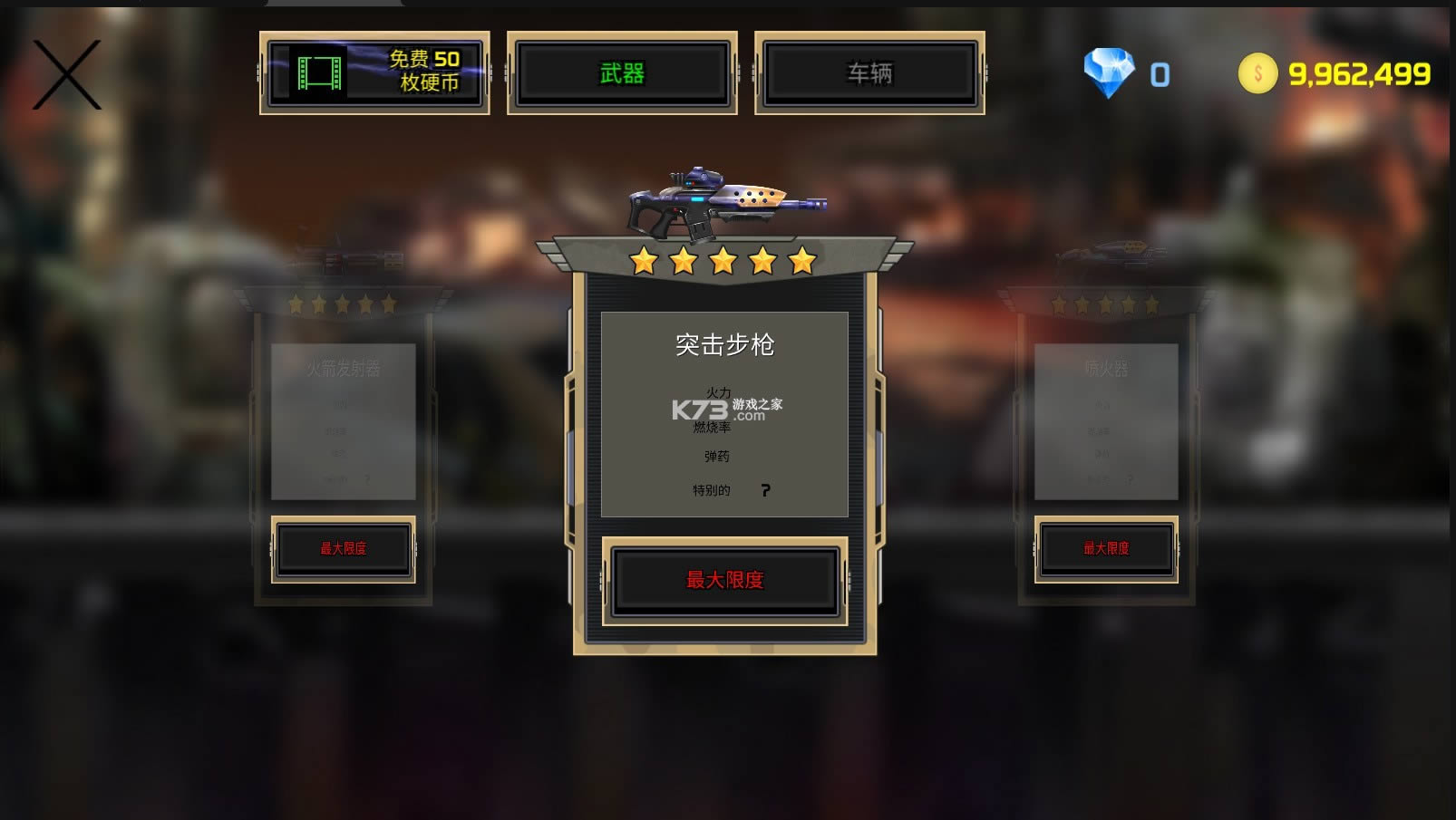Choose the 喷火器 flamethrower card
The width and height of the screenshot is (1456, 820).
[1106, 420]
